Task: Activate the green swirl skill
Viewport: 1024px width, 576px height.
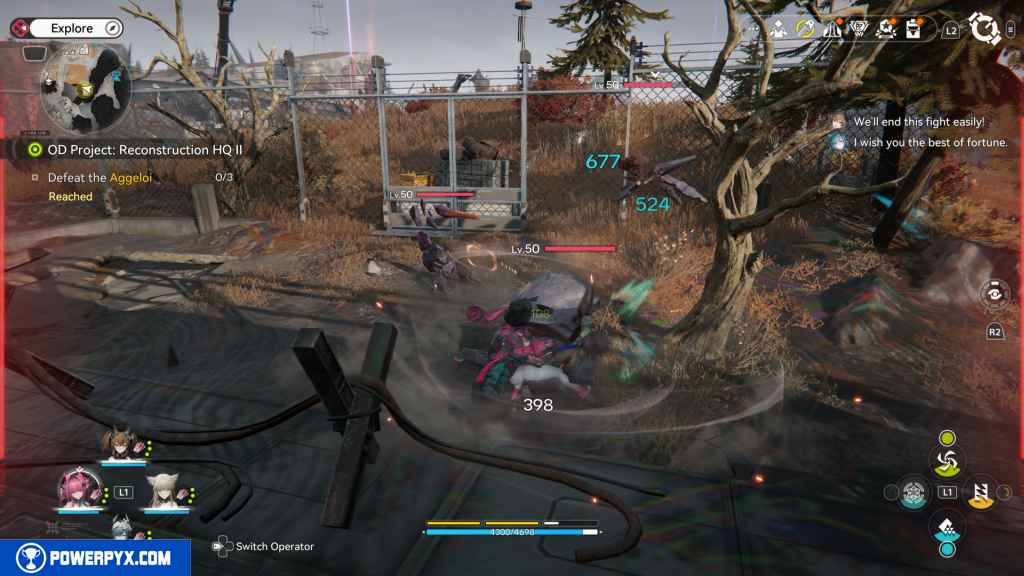Action: coord(946,461)
